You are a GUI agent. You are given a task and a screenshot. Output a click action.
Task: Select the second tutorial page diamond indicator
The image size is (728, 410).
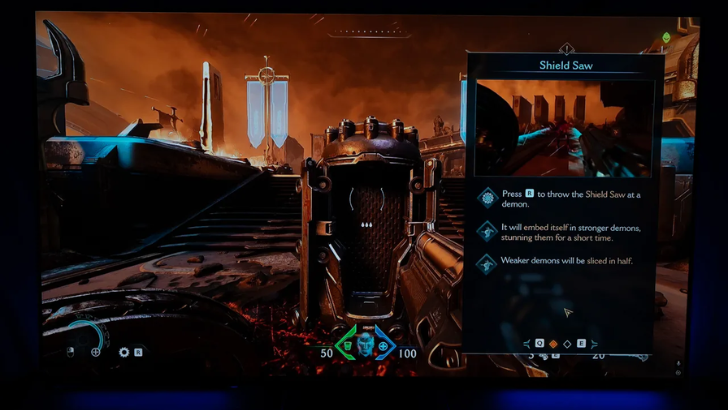point(567,344)
